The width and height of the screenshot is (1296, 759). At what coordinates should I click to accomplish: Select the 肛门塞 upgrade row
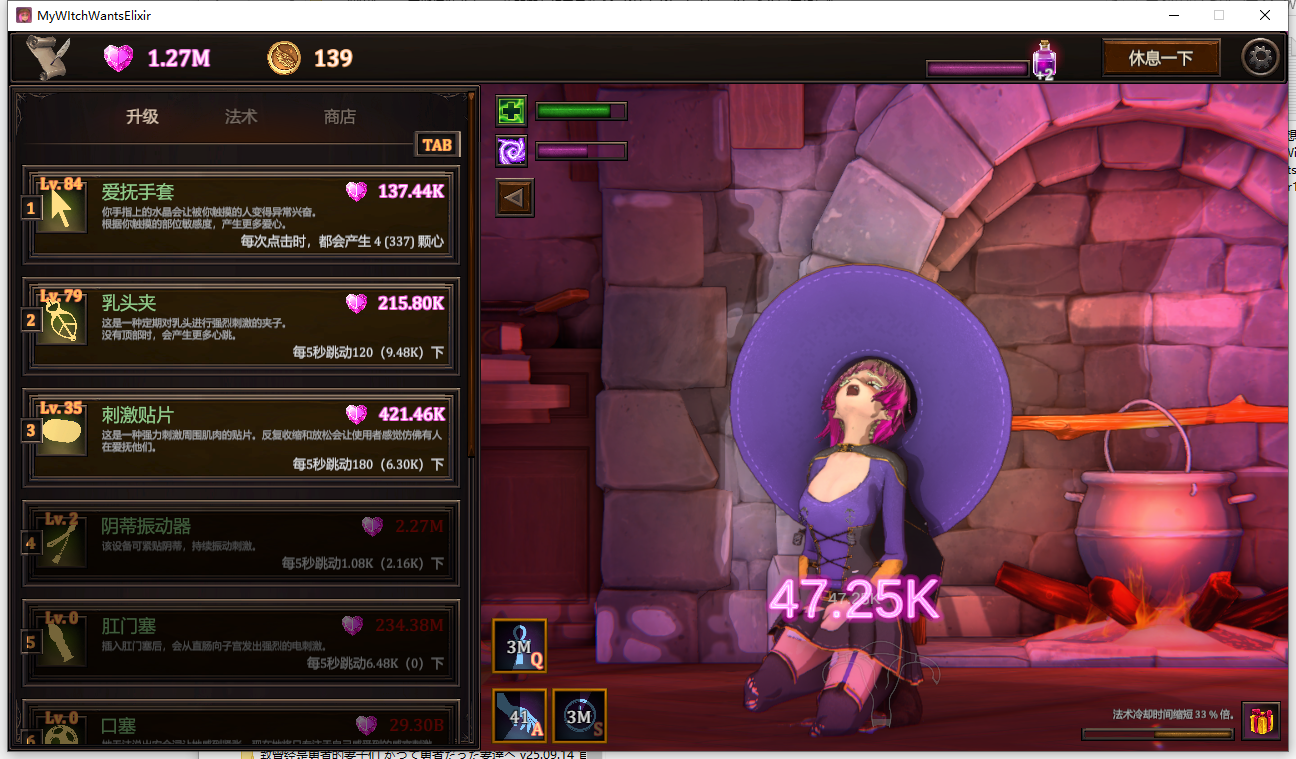240,645
